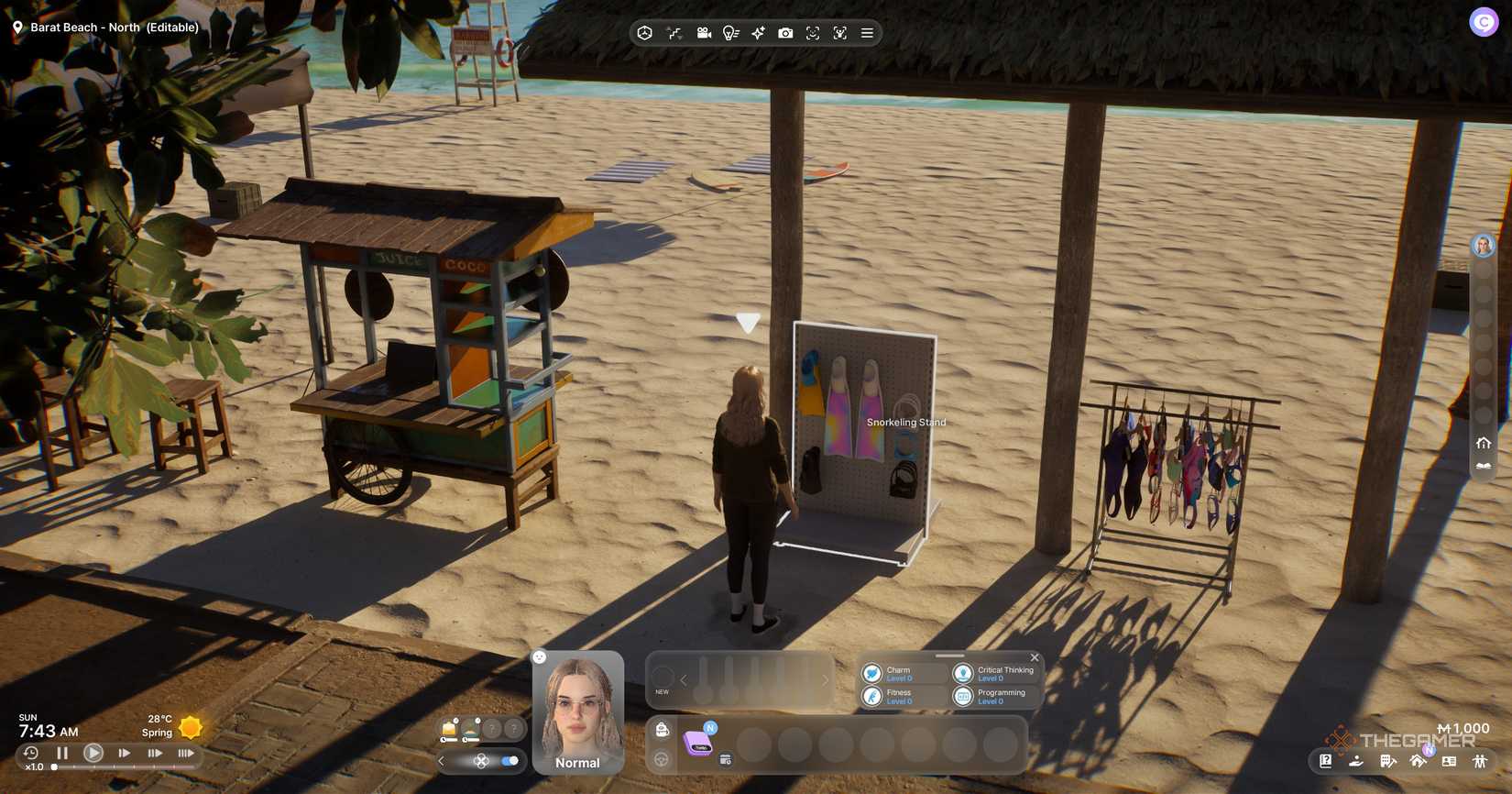Close the skills panel

point(1035,657)
